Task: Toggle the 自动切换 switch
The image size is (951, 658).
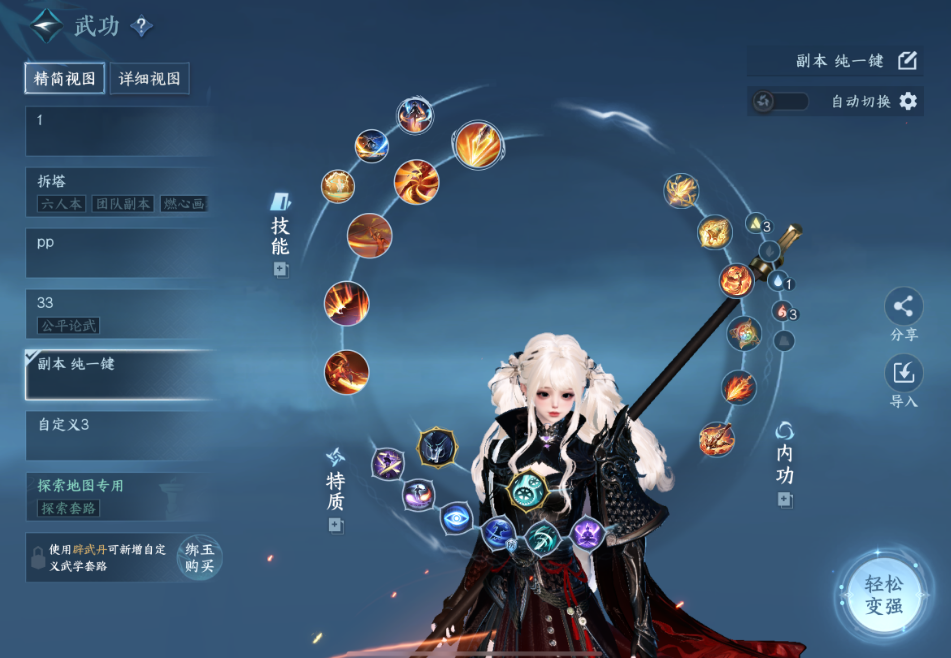Action: (x=780, y=101)
